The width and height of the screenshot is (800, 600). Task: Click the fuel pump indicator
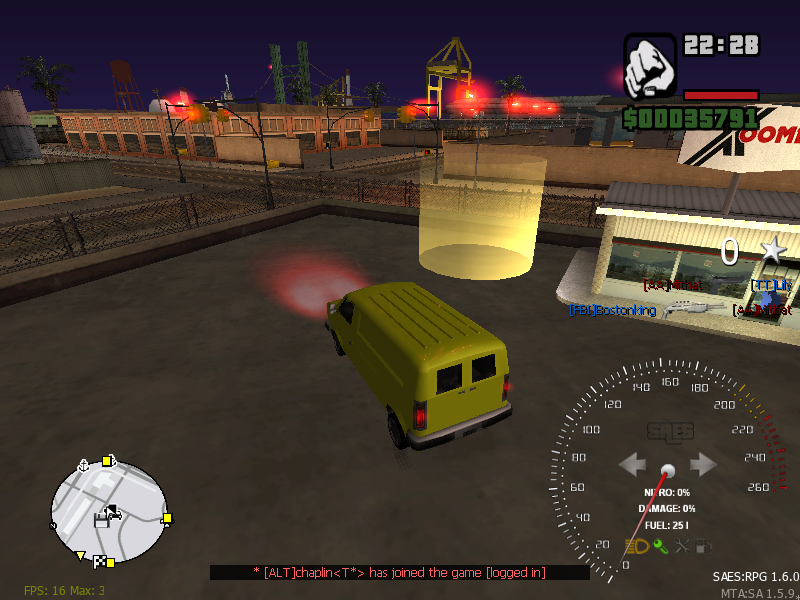tap(705, 546)
